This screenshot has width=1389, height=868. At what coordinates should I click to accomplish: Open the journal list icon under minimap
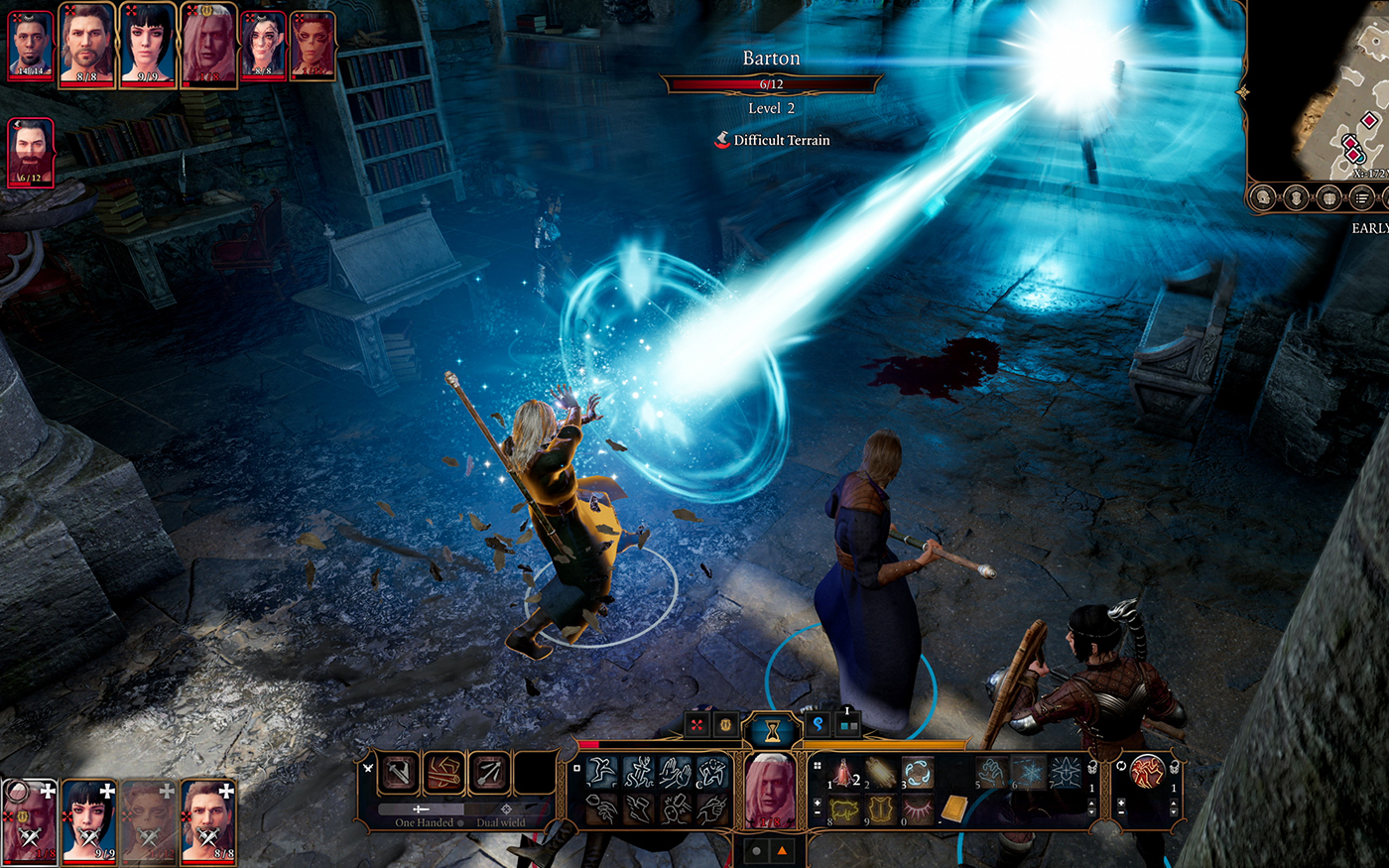[1361, 198]
